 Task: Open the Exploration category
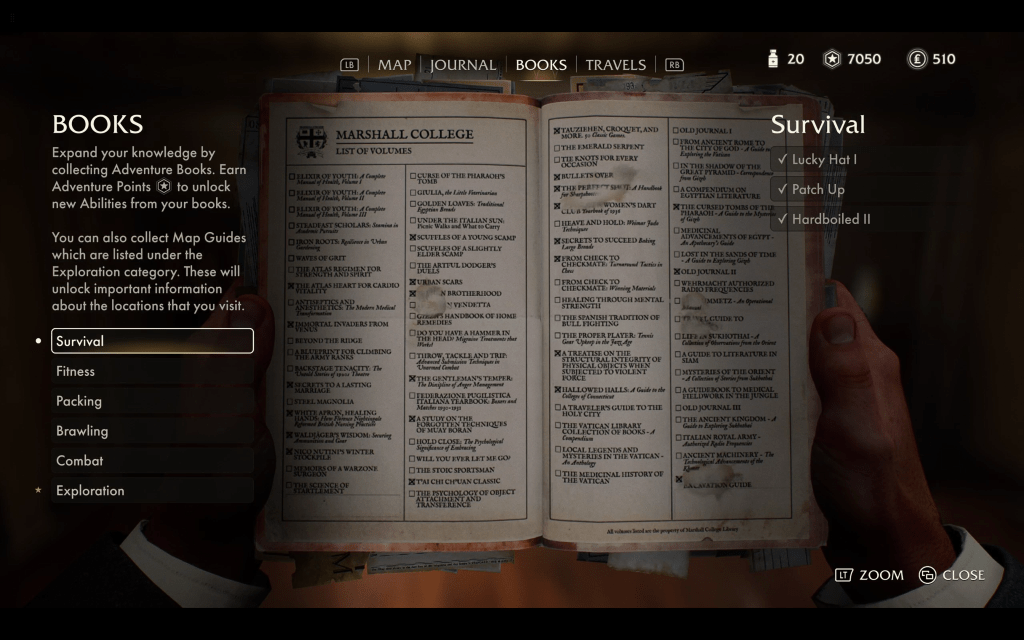[x=152, y=491]
